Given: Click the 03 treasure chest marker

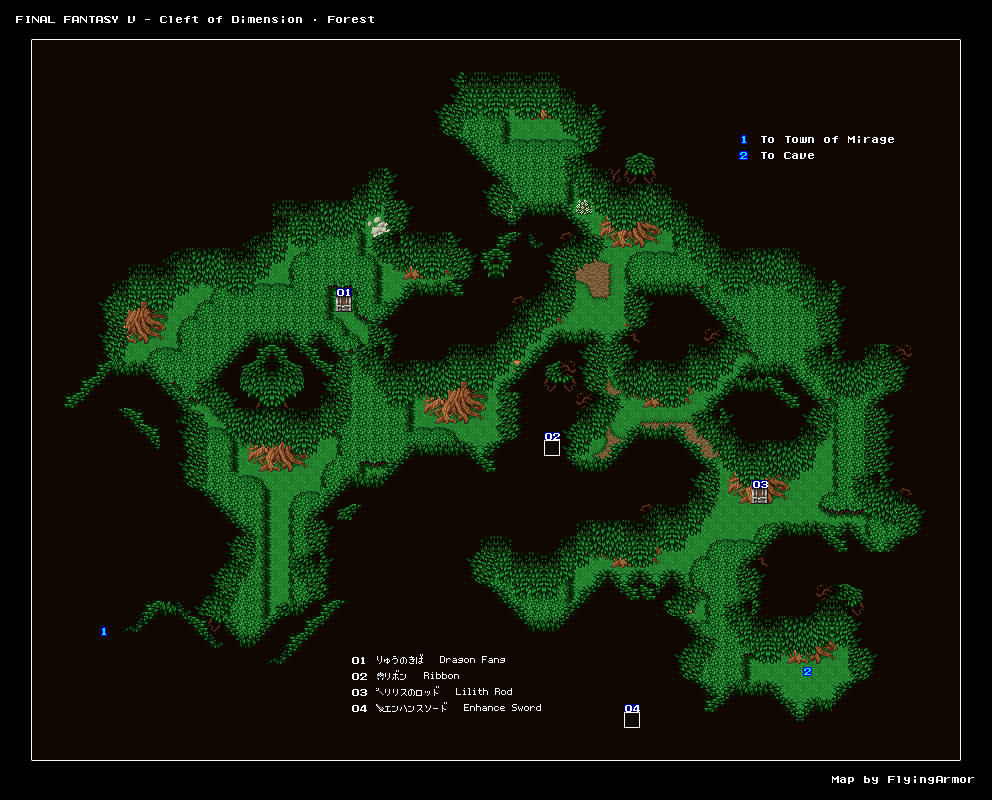Looking at the screenshot, I should coord(760,495).
